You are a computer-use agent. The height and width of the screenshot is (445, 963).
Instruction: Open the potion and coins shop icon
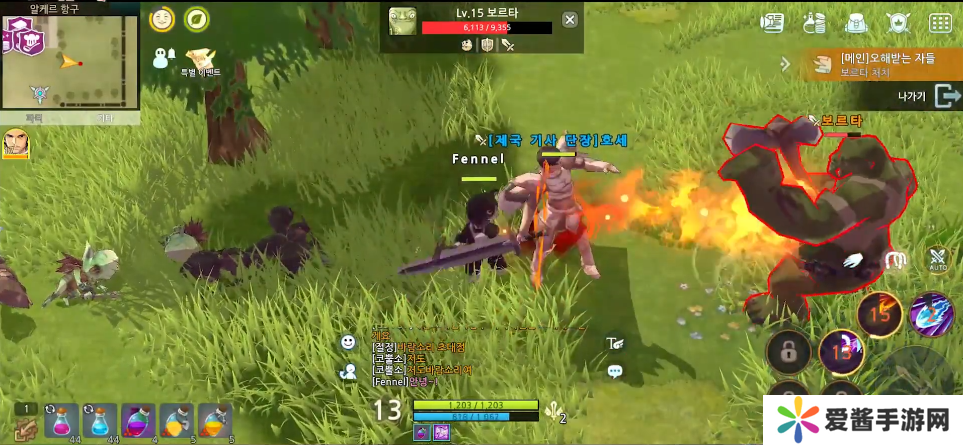coord(814,22)
